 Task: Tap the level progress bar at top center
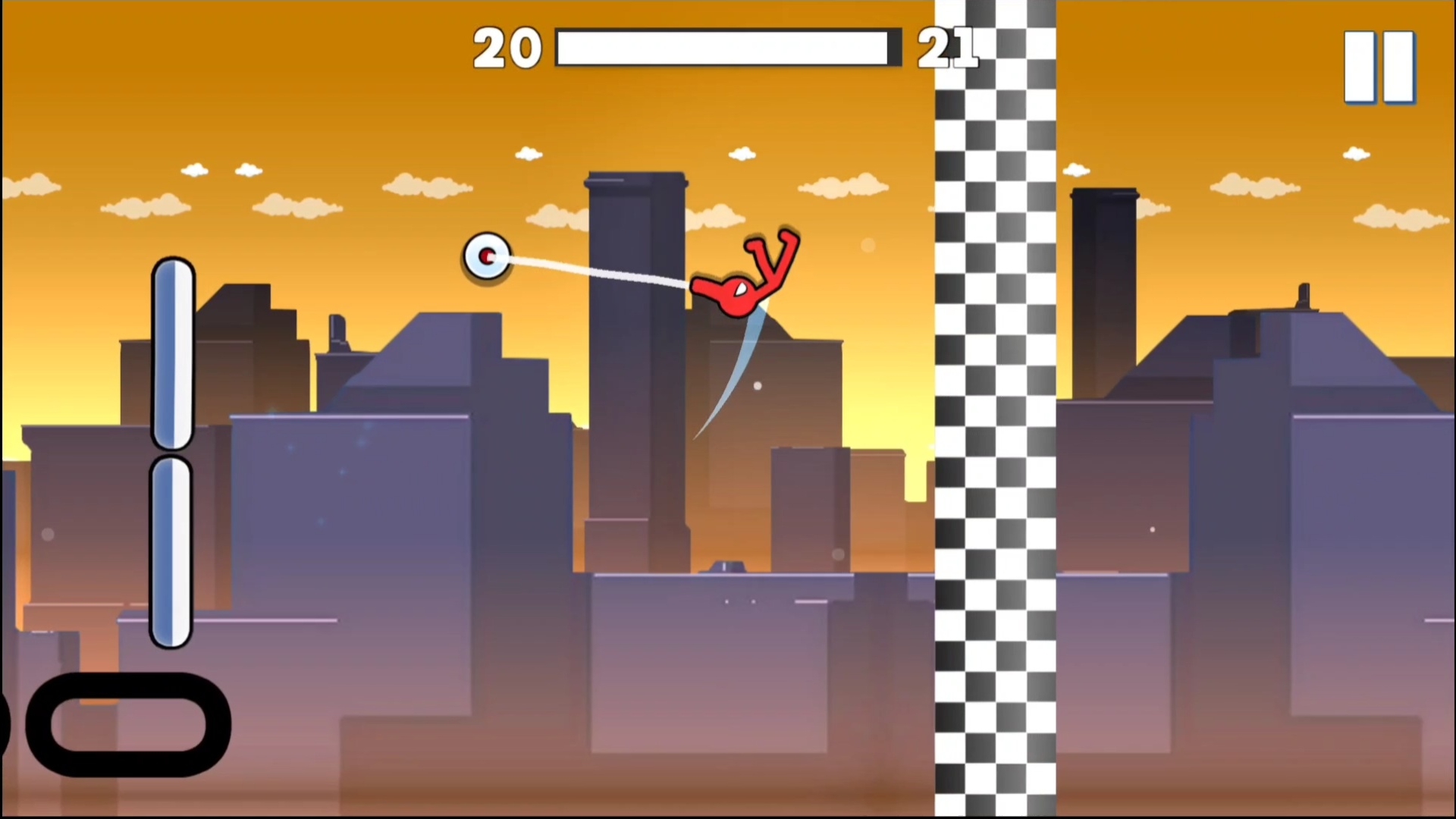click(728, 47)
